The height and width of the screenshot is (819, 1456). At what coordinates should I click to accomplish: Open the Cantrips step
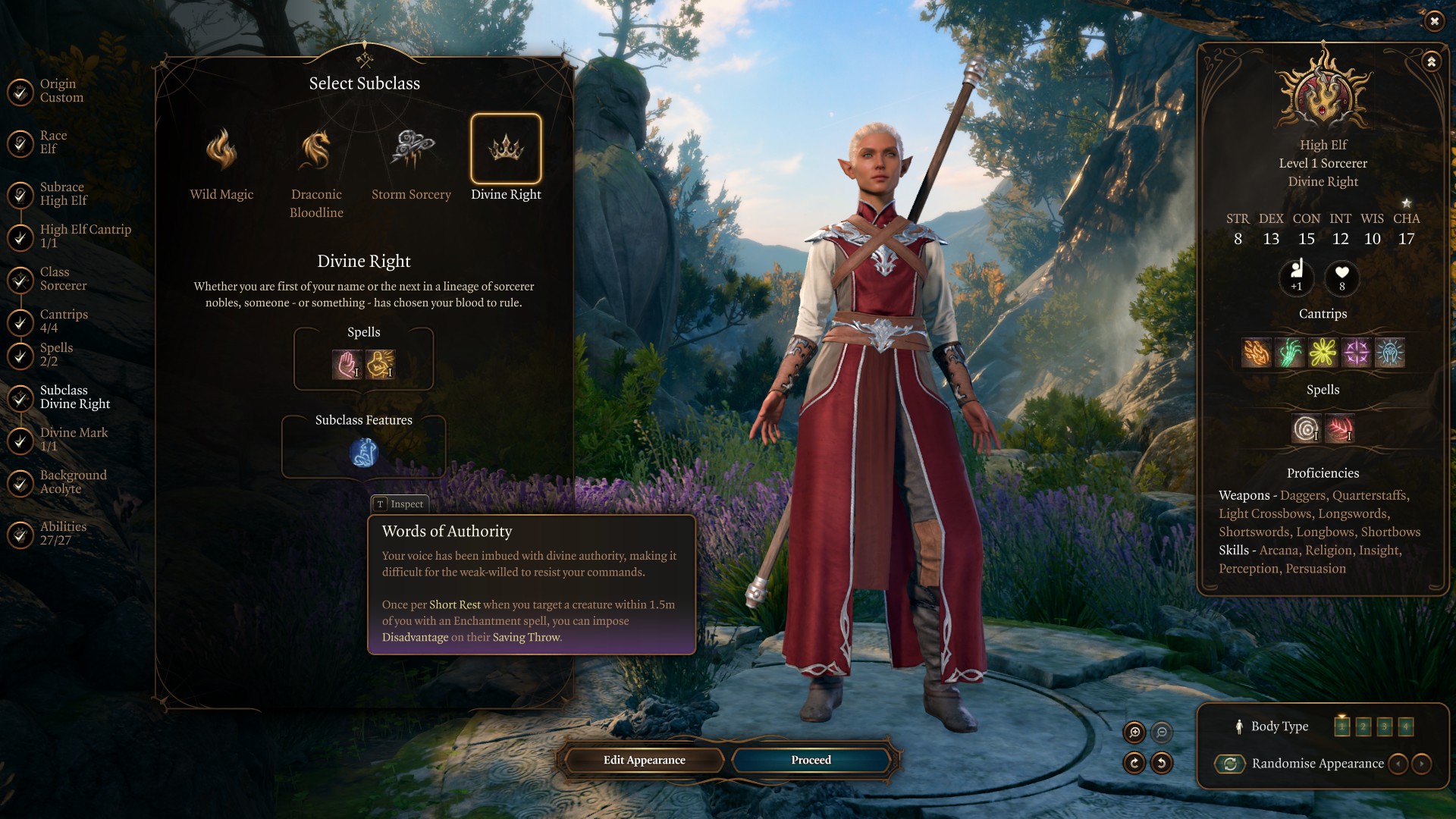click(64, 322)
